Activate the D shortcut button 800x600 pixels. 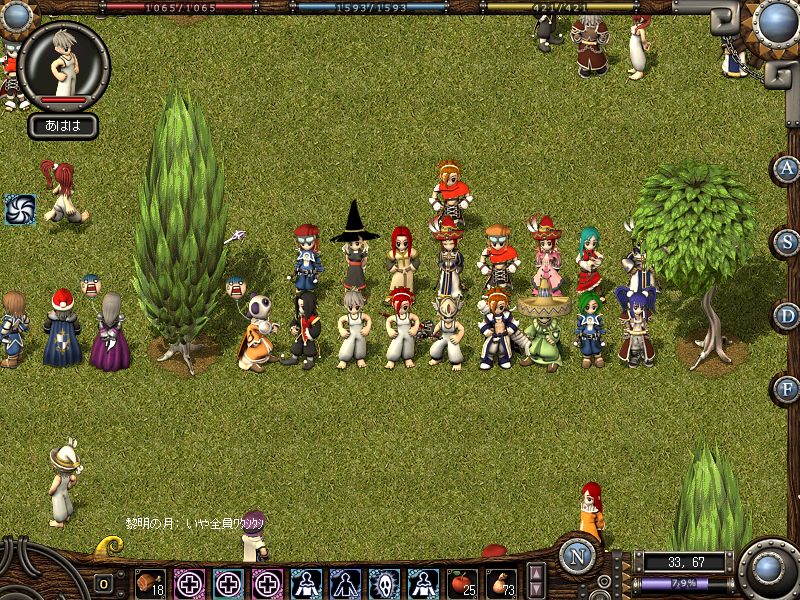(787, 316)
